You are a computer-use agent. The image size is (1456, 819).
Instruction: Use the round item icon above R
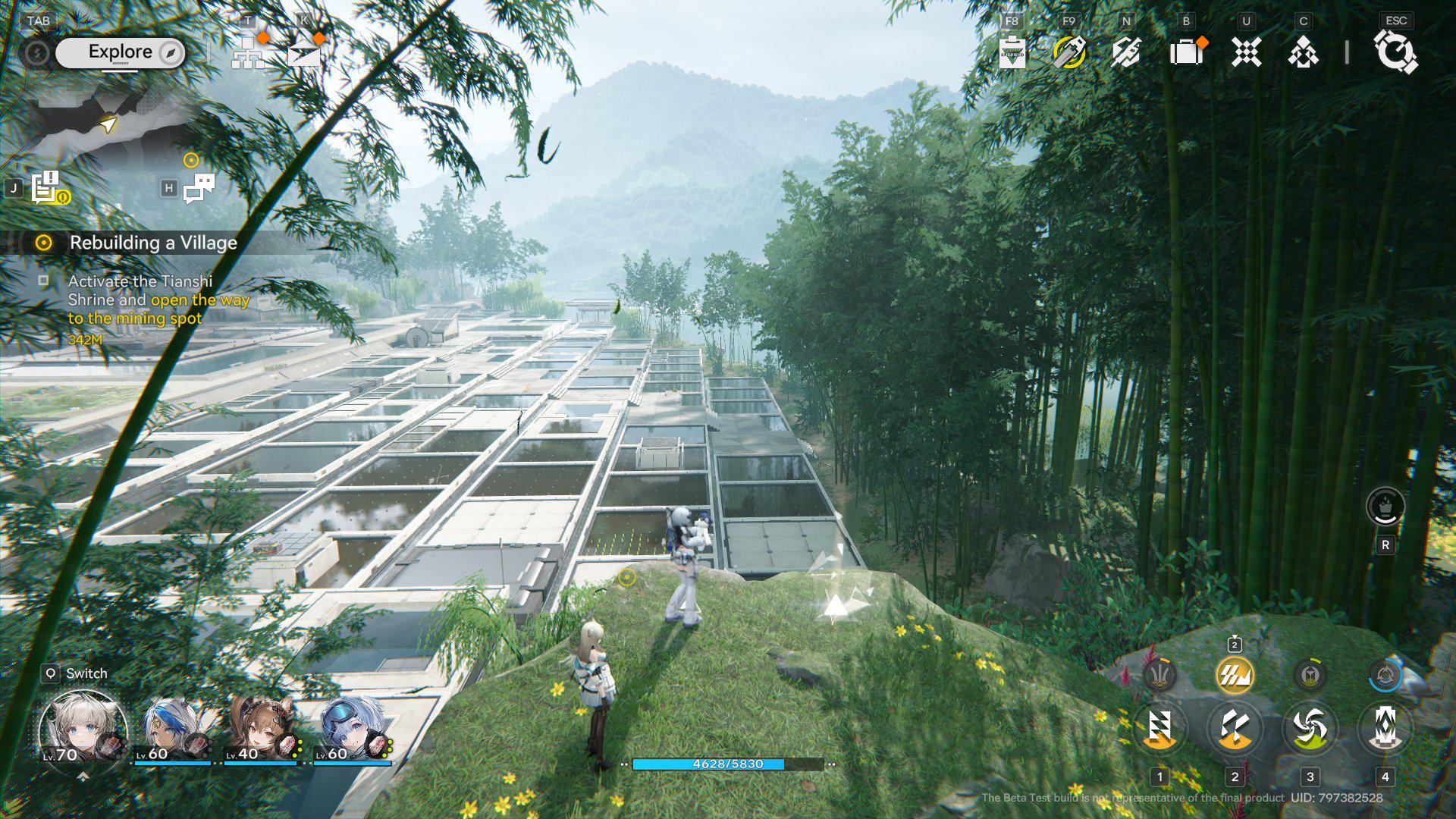[1385, 507]
